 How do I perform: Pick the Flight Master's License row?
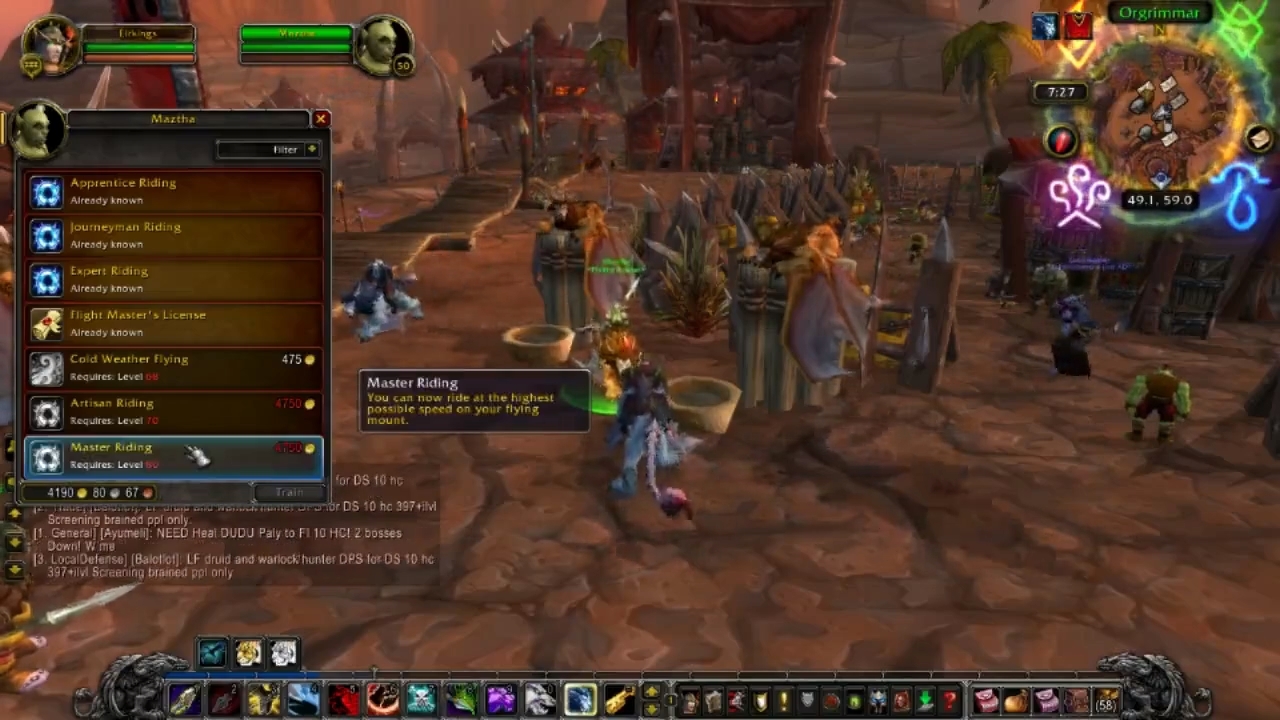(174, 323)
